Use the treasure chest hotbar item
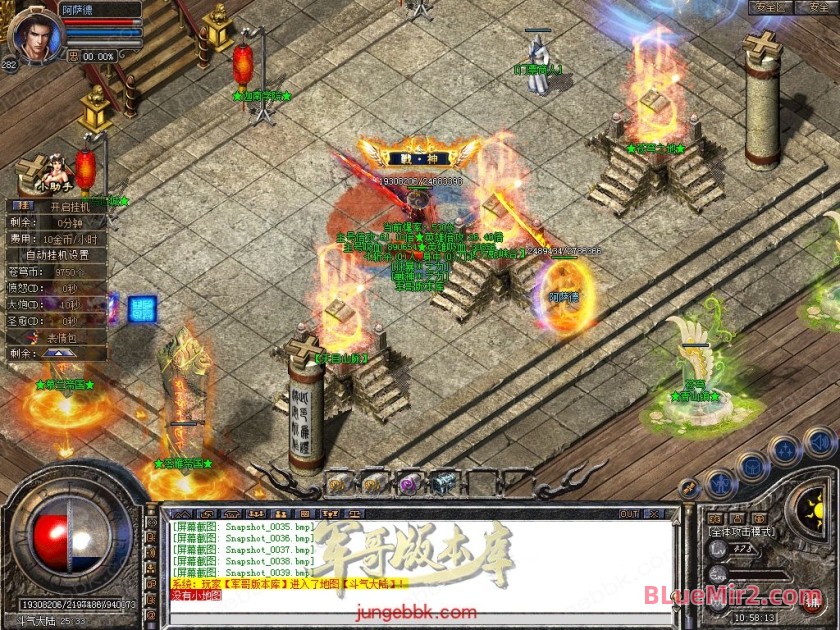 coord(444,483)
